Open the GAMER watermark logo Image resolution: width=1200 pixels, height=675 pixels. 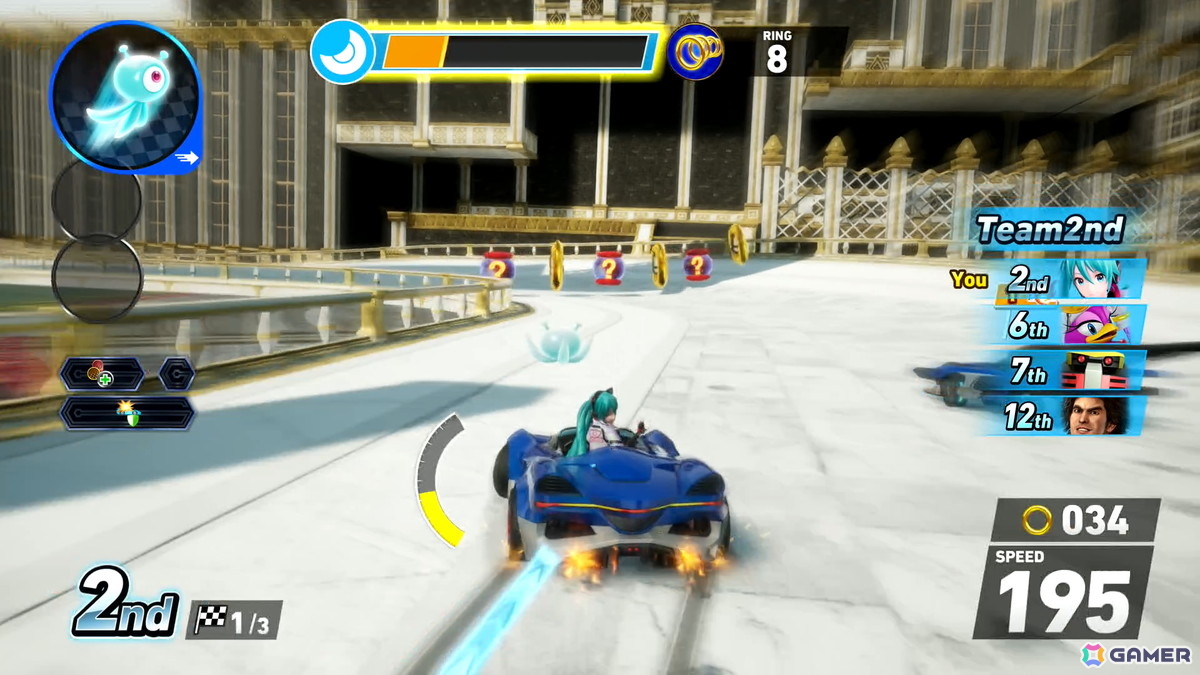click(x=1136, y=655)
